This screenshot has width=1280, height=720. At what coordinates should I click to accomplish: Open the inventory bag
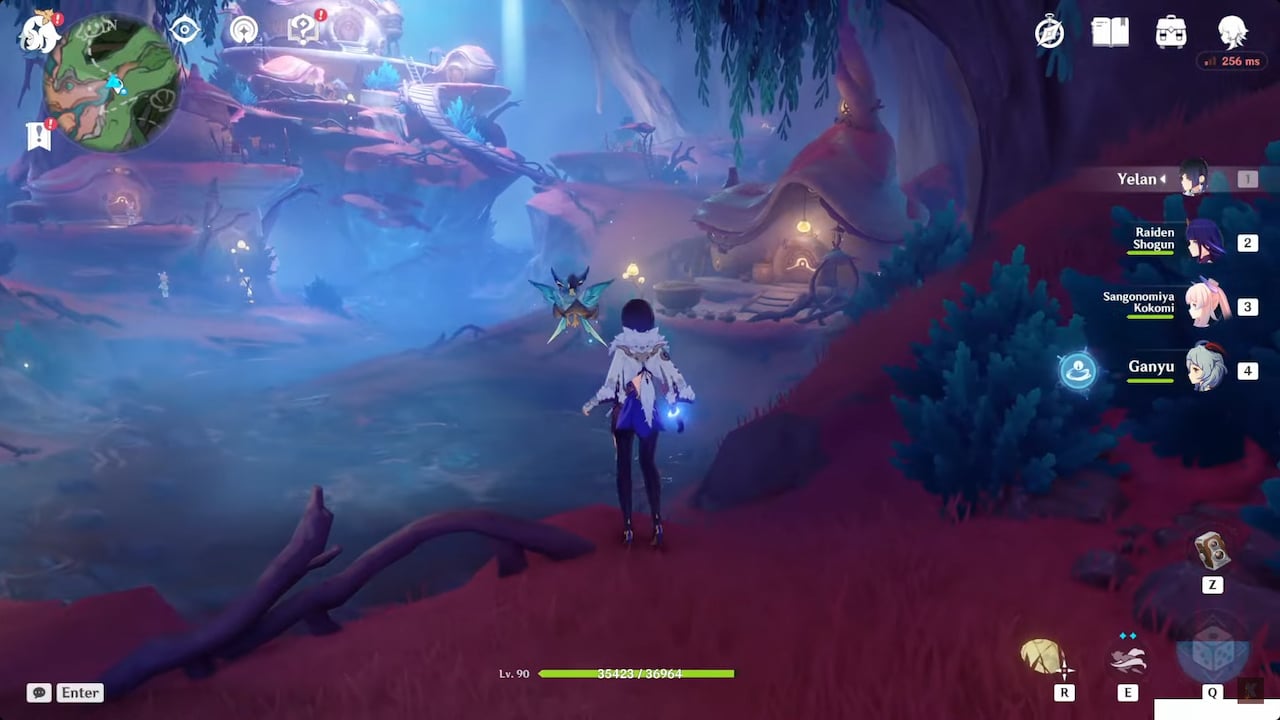(x=1171, y=32)
